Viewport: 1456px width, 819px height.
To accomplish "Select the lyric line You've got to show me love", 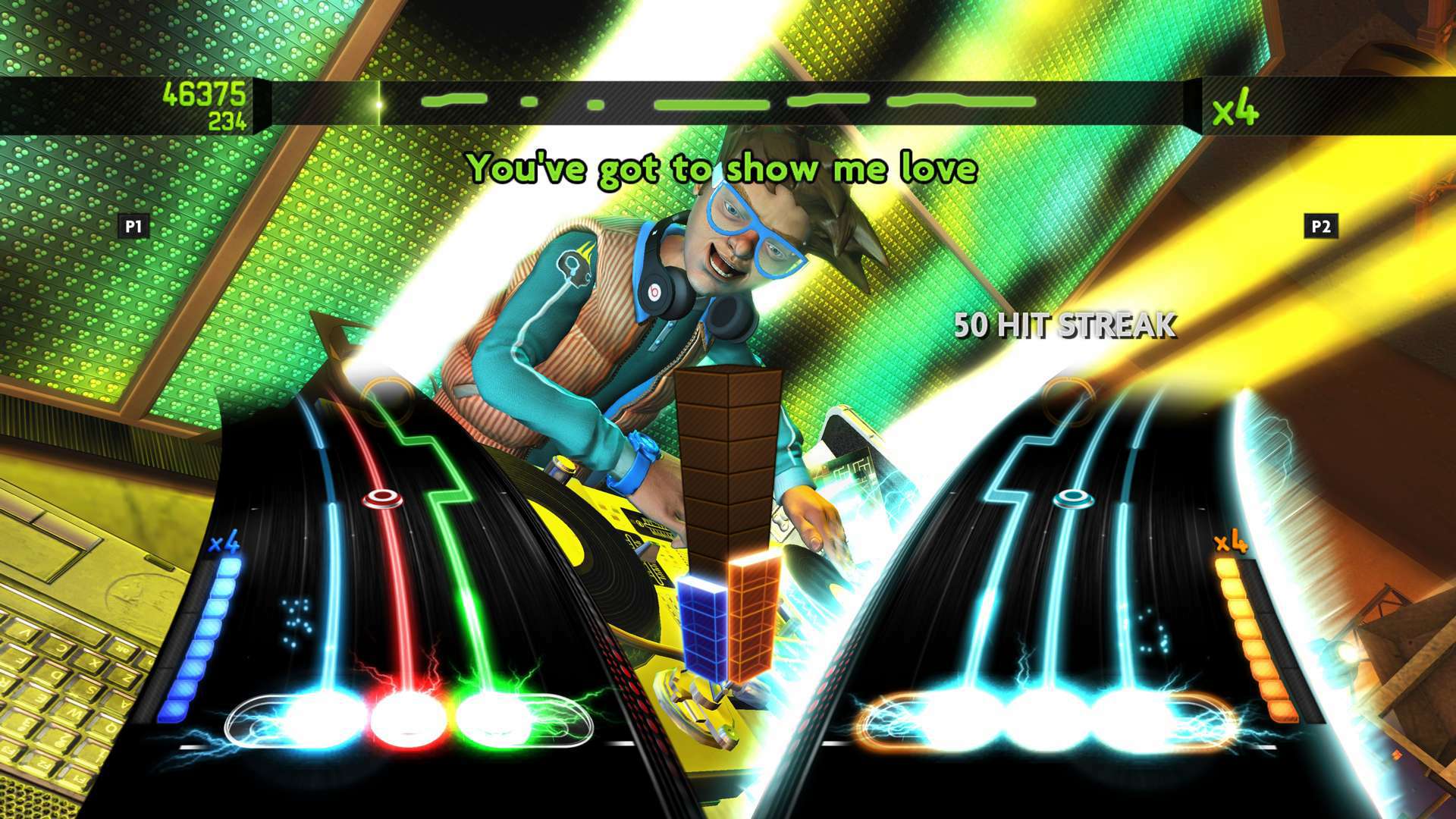I will tap(724, 170).
